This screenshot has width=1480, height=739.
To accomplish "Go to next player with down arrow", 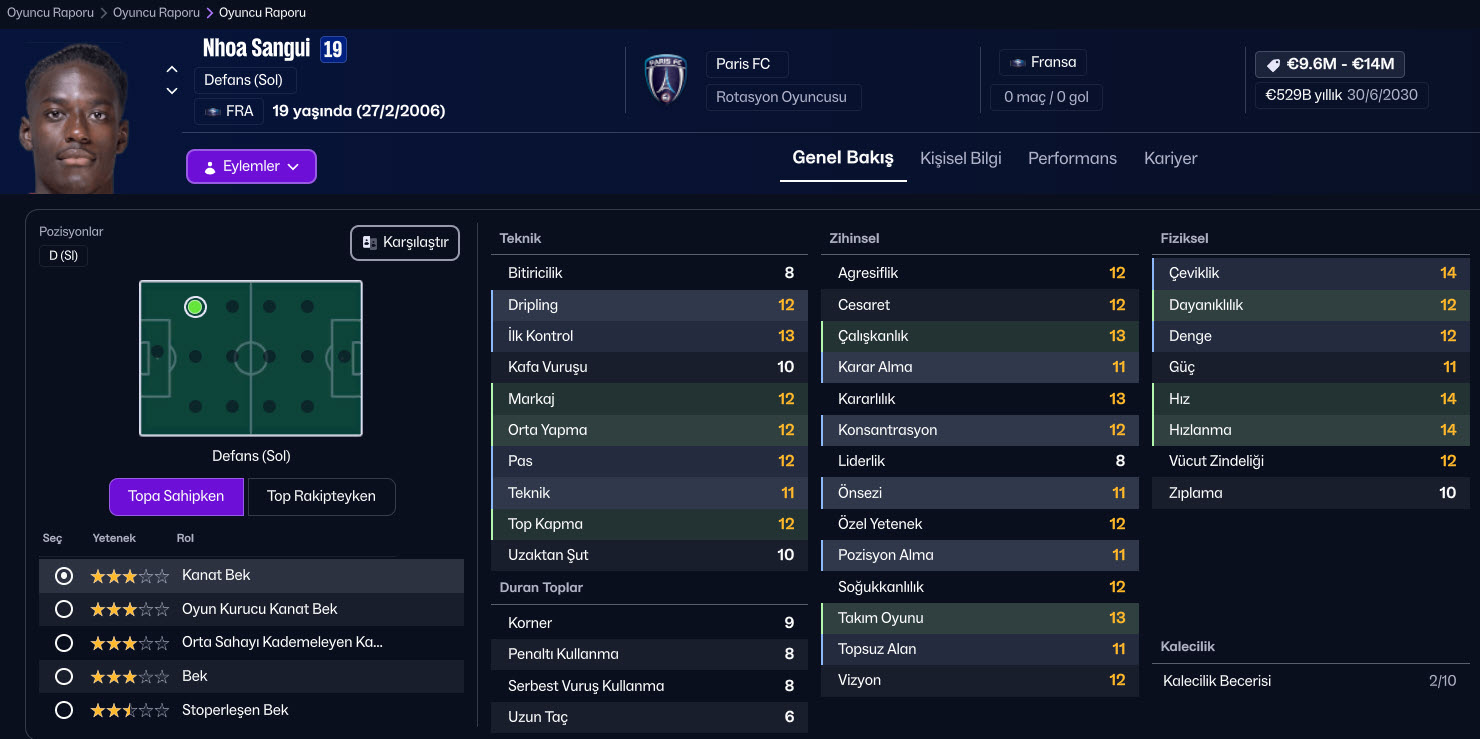I will (172, 91).
